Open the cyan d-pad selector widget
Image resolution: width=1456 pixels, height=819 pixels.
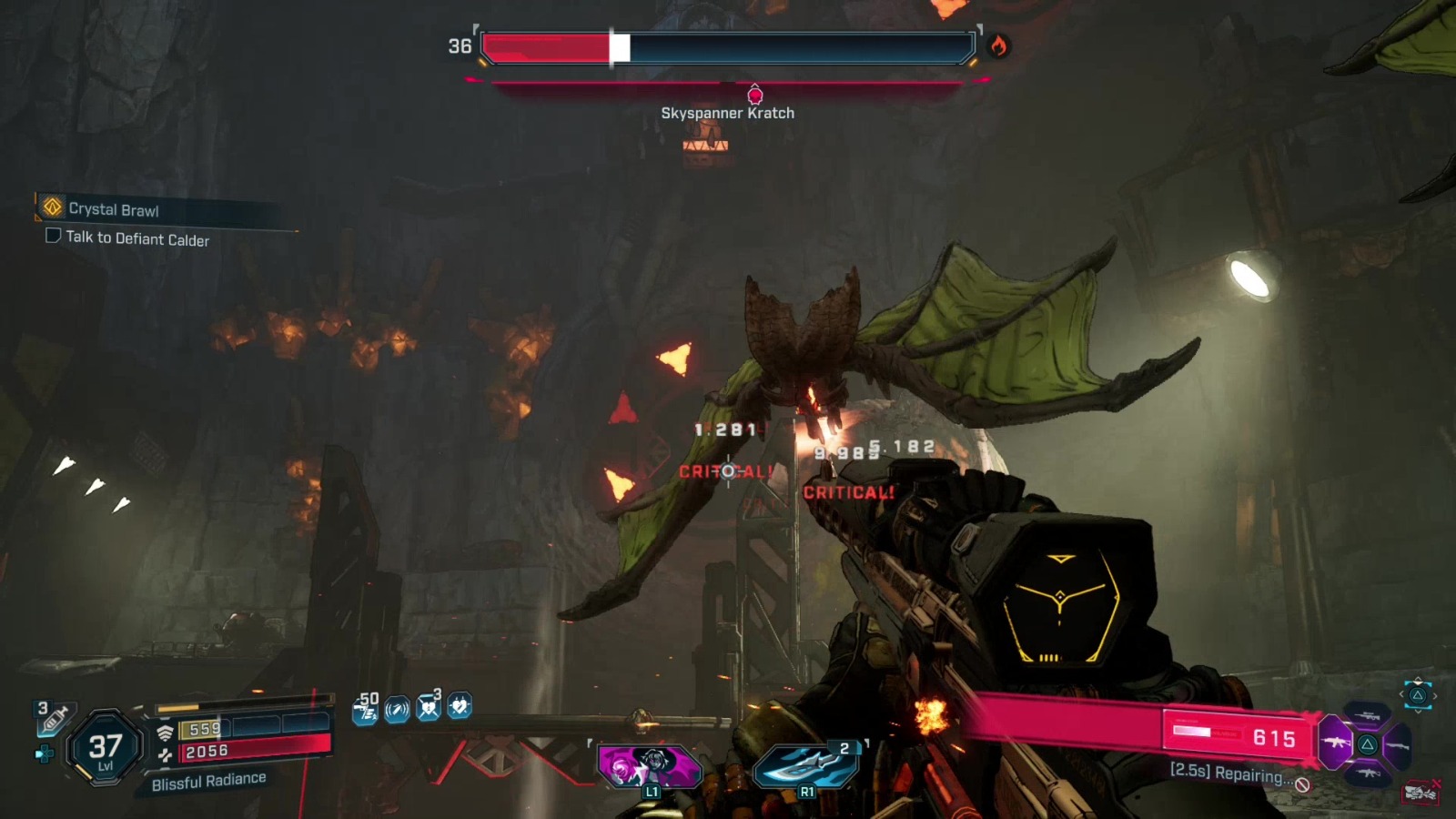tap(1417, 695)
